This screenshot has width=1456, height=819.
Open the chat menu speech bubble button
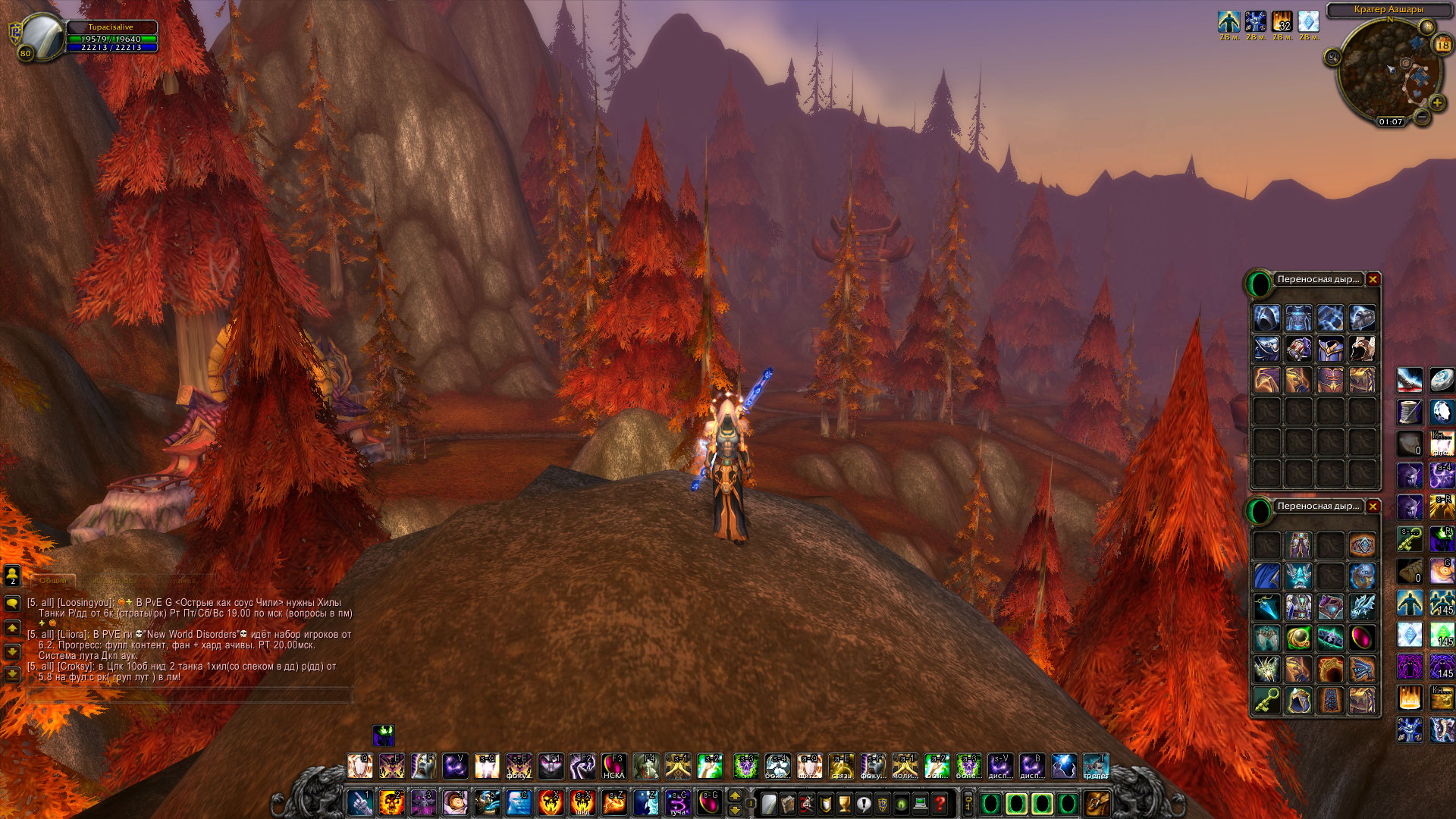tap(12, 604)
